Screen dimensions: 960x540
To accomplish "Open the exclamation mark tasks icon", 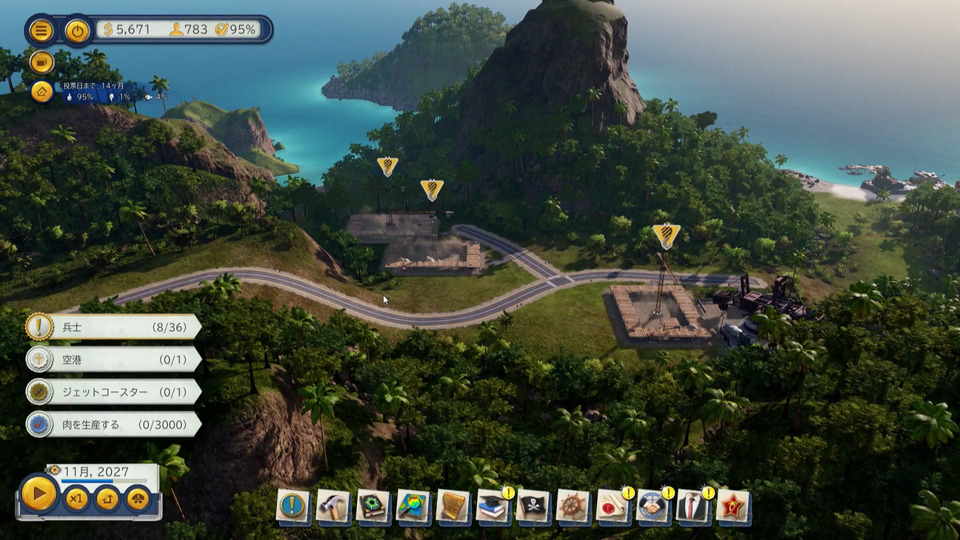I will (x=293, y=506).
